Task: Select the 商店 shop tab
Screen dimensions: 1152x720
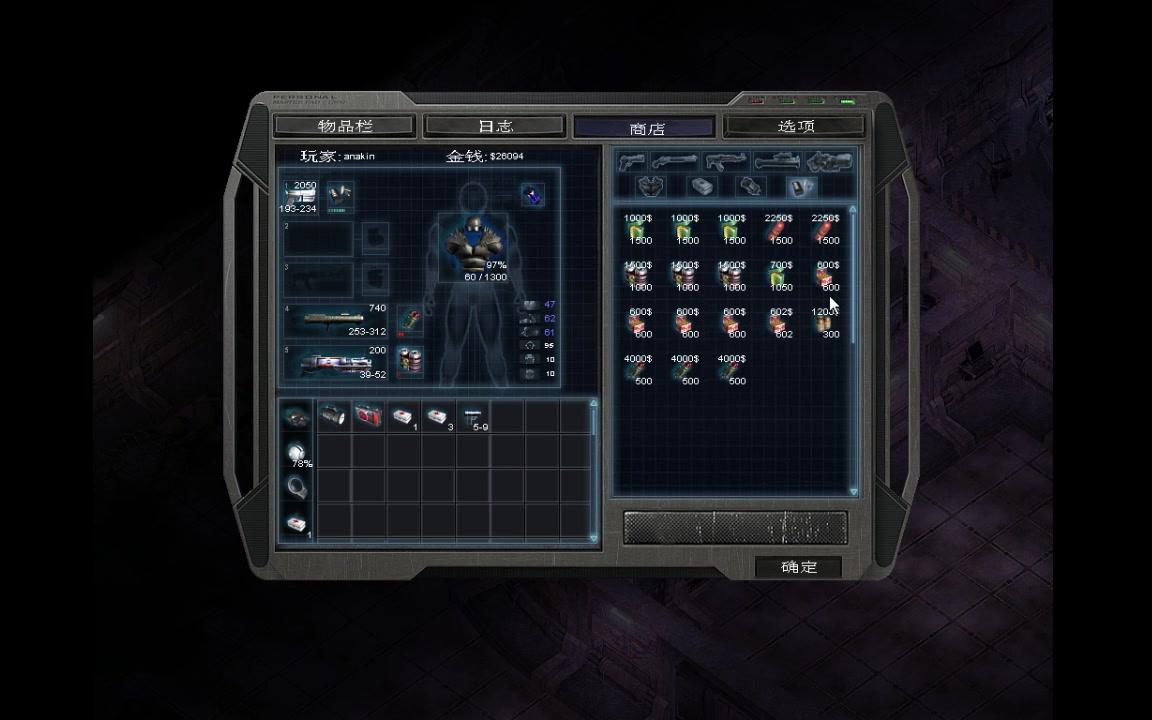Action: [x=646, y=128]
